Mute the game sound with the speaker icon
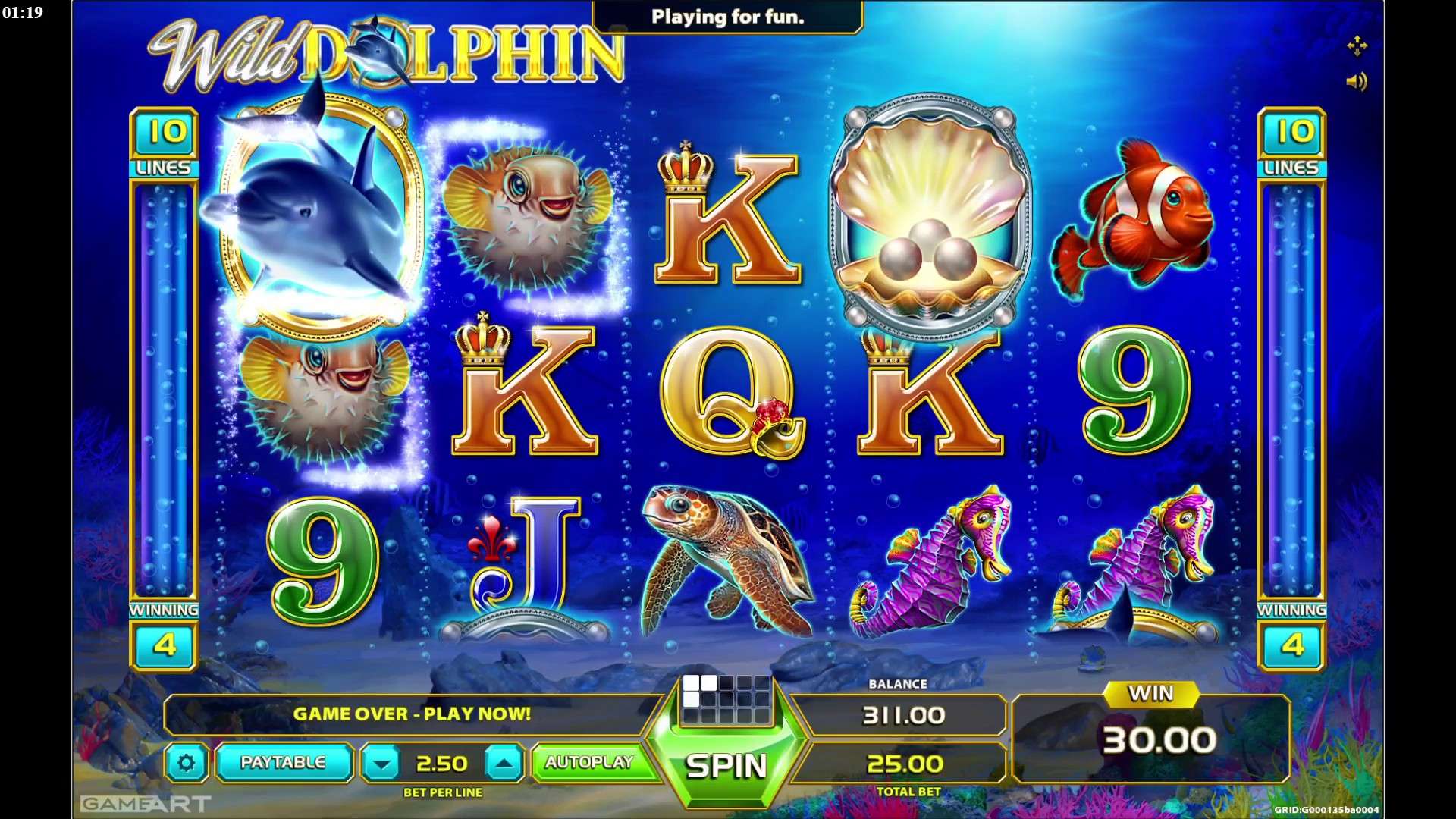This screenshot has height=819, width=1456. pyautogui.click(x=1359, y=82)
